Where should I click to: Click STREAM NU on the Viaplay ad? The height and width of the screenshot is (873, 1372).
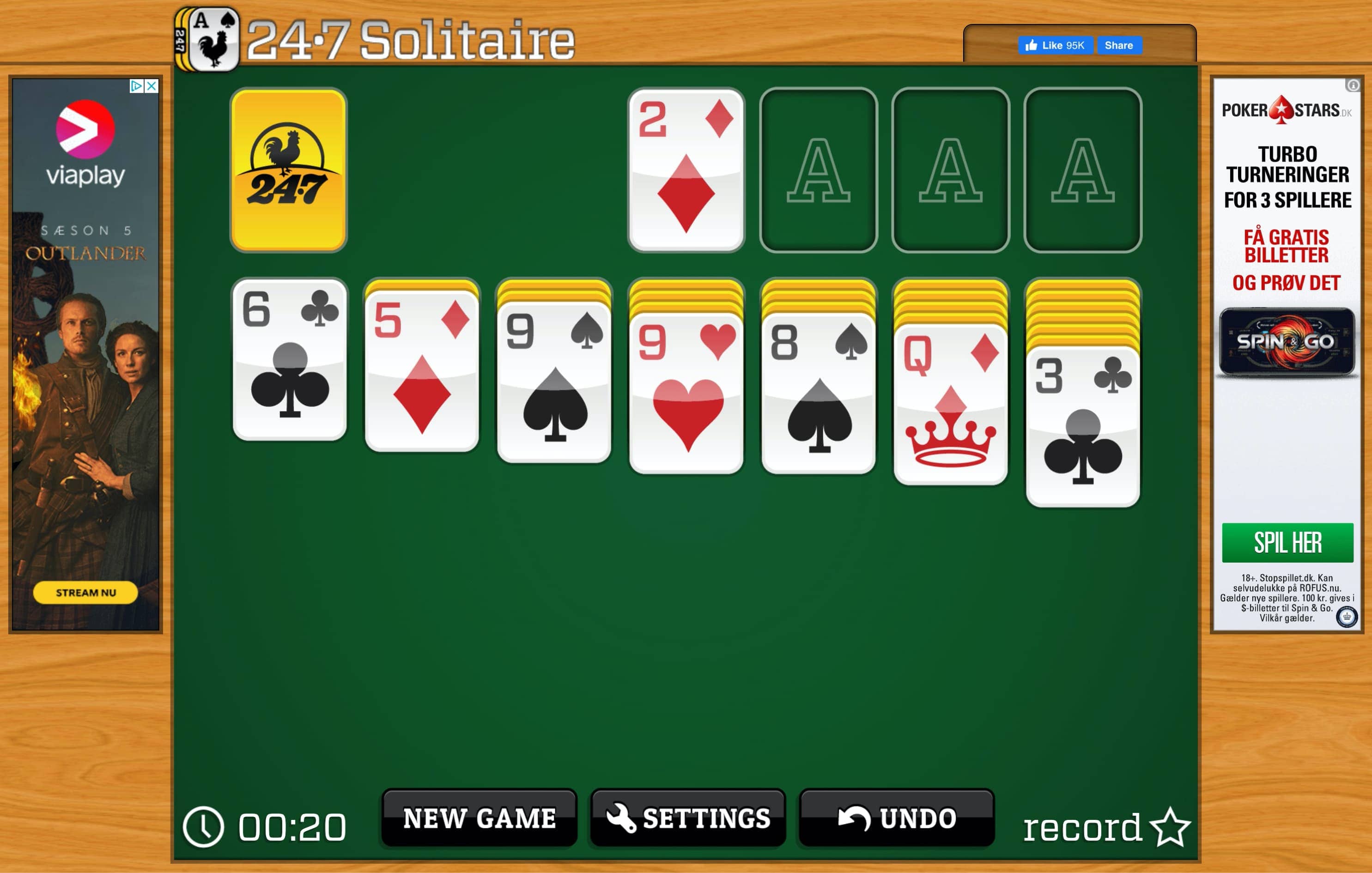[x=85, y=593]
